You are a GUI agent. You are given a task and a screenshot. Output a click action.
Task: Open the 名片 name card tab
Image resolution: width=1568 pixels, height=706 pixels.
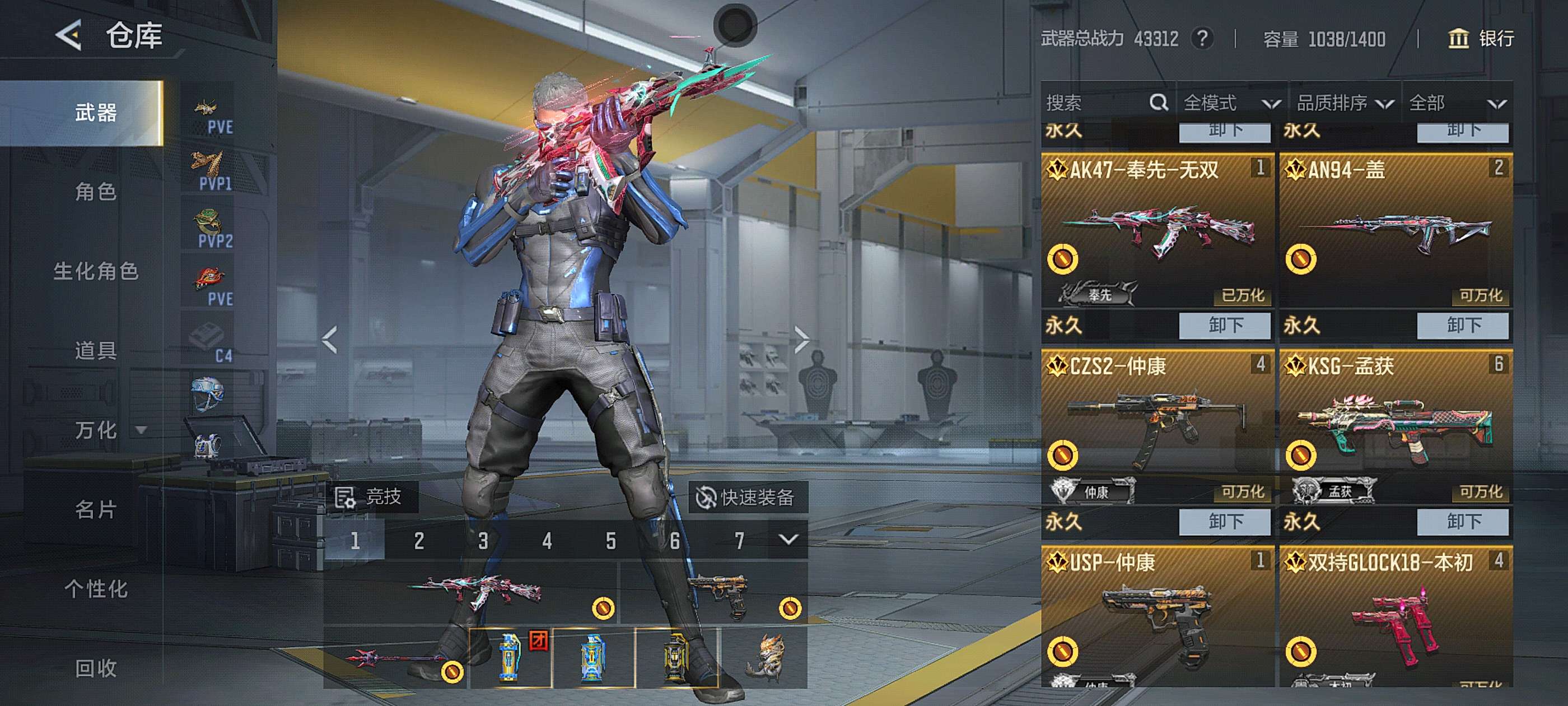coord(96,509)
